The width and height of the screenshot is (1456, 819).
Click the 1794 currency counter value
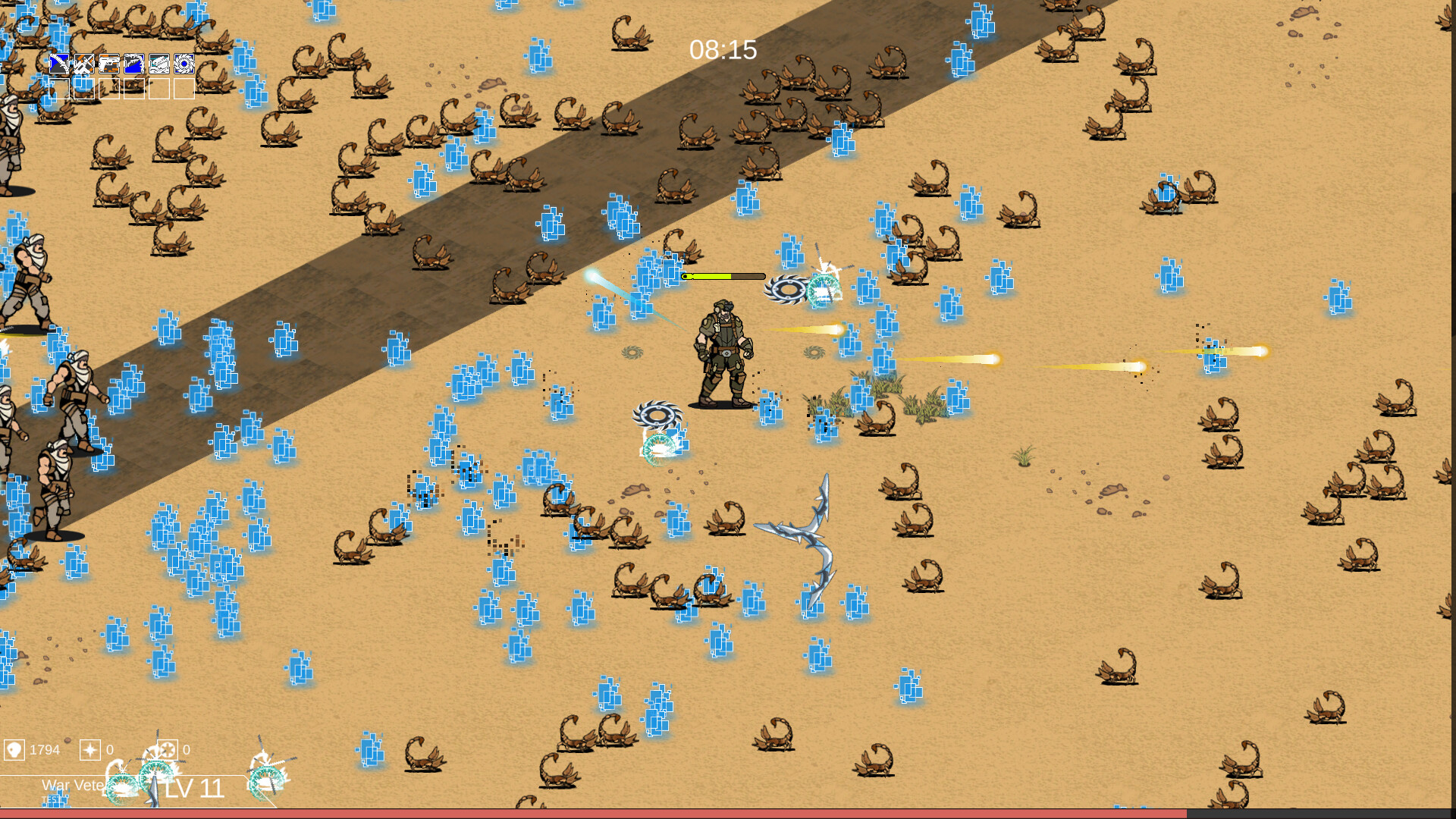click(45, 750)
